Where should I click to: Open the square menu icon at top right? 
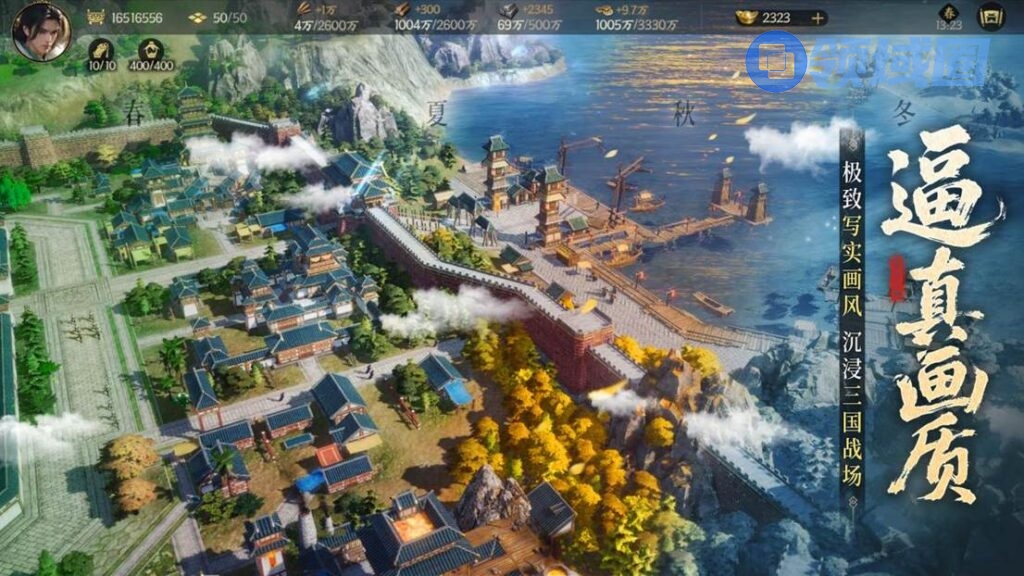[990, 16]
